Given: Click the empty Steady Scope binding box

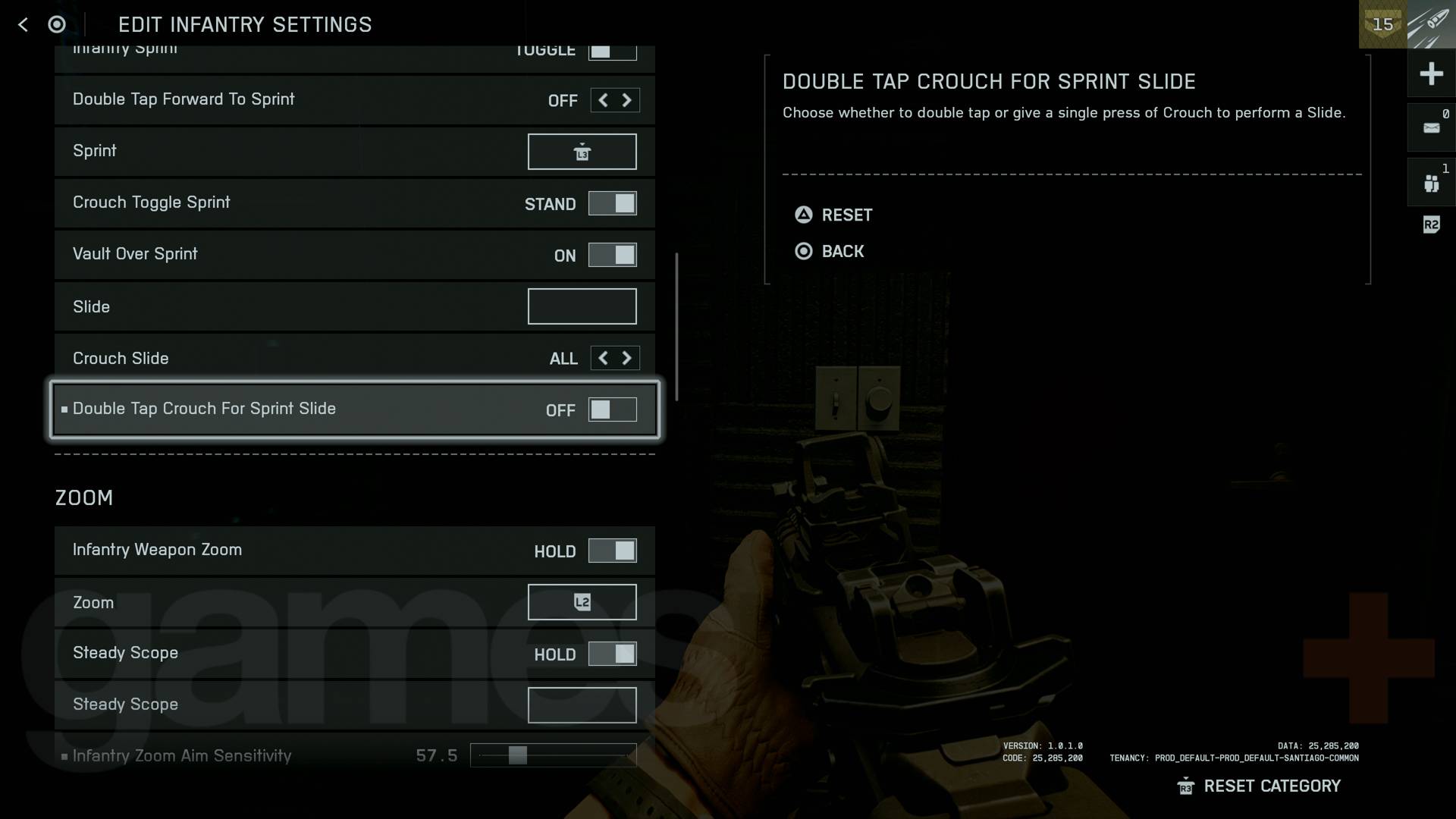Looking at the screenshot, I should coord(582,704).
